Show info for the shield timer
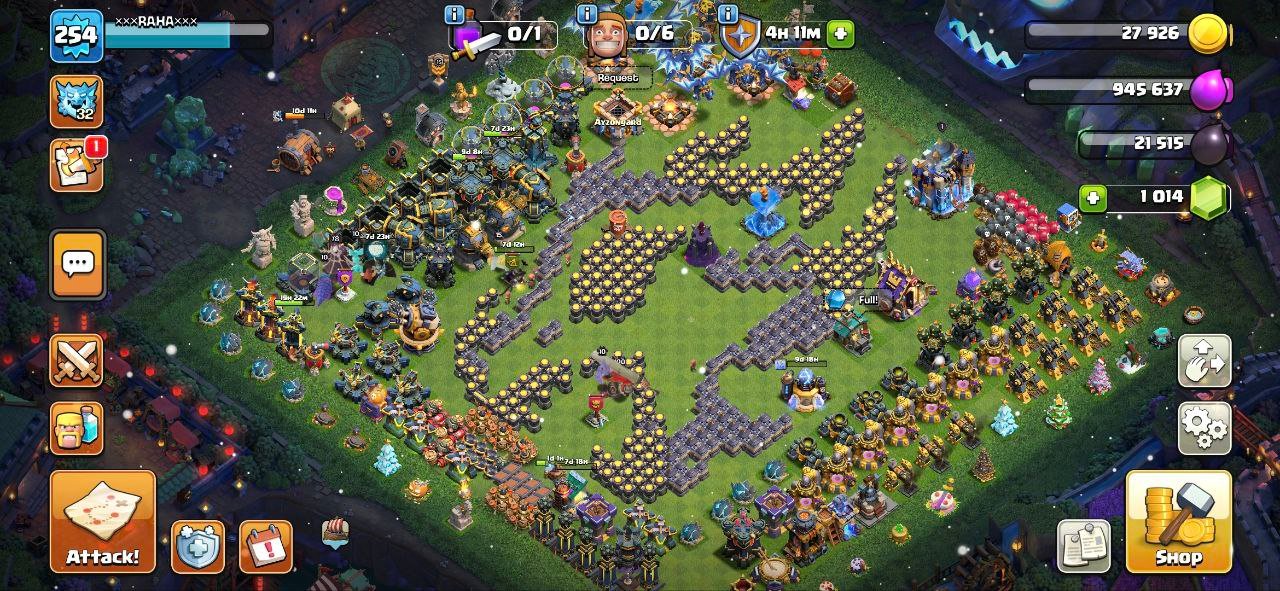The width and height of the screenshot is (1280, 591). 727,15
